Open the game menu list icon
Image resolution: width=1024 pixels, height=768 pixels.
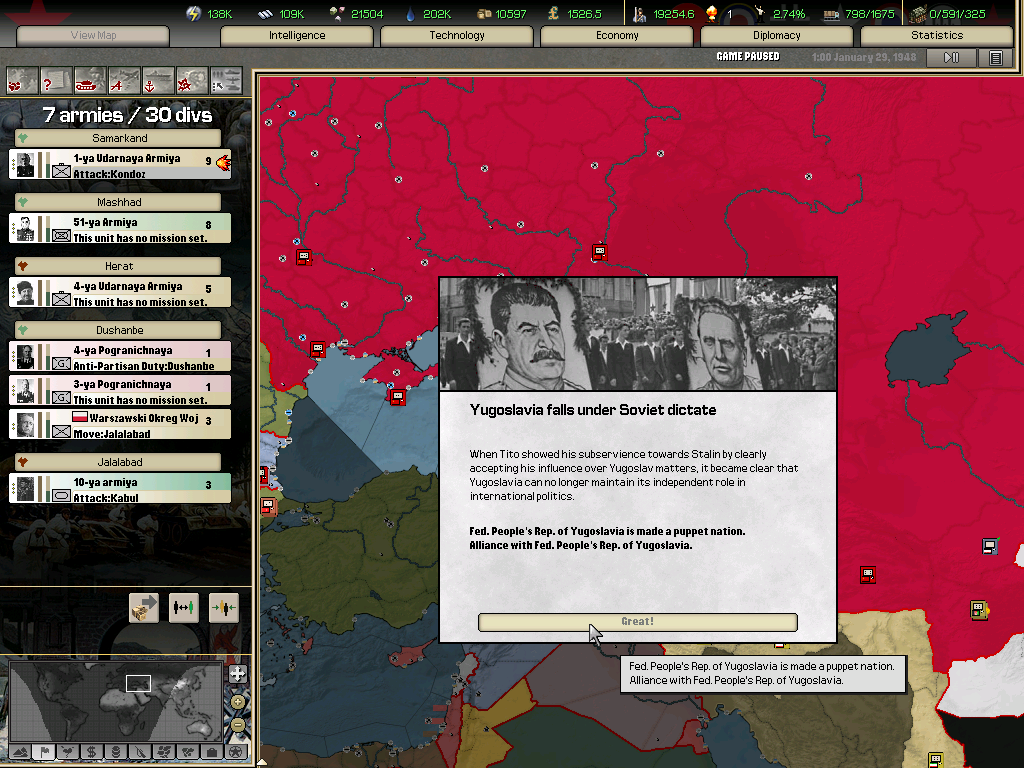[x=996, y=58]
